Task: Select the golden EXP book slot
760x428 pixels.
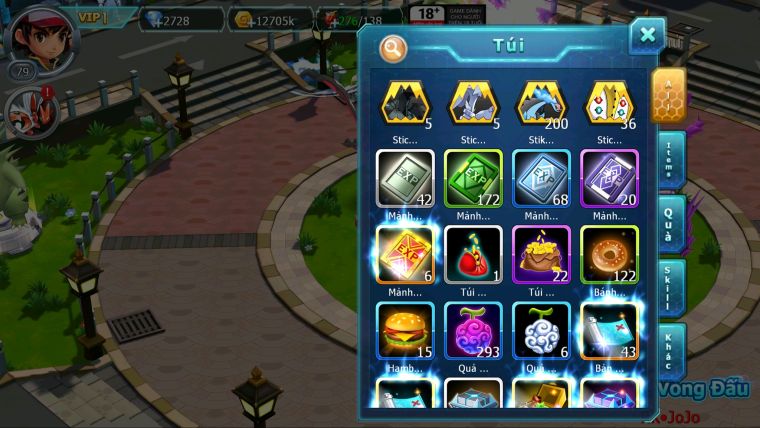Action: click(x=405, y=253)
